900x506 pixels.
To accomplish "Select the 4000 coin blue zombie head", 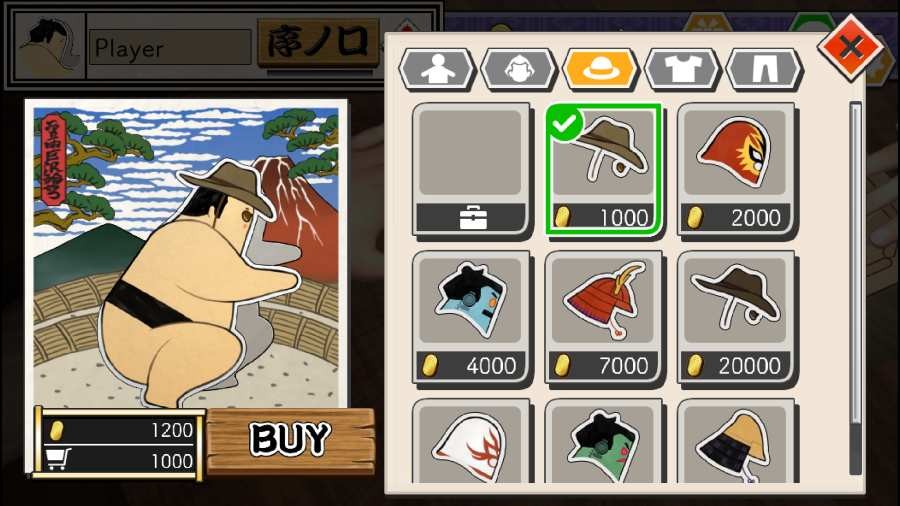I will [x=471, y=317].
